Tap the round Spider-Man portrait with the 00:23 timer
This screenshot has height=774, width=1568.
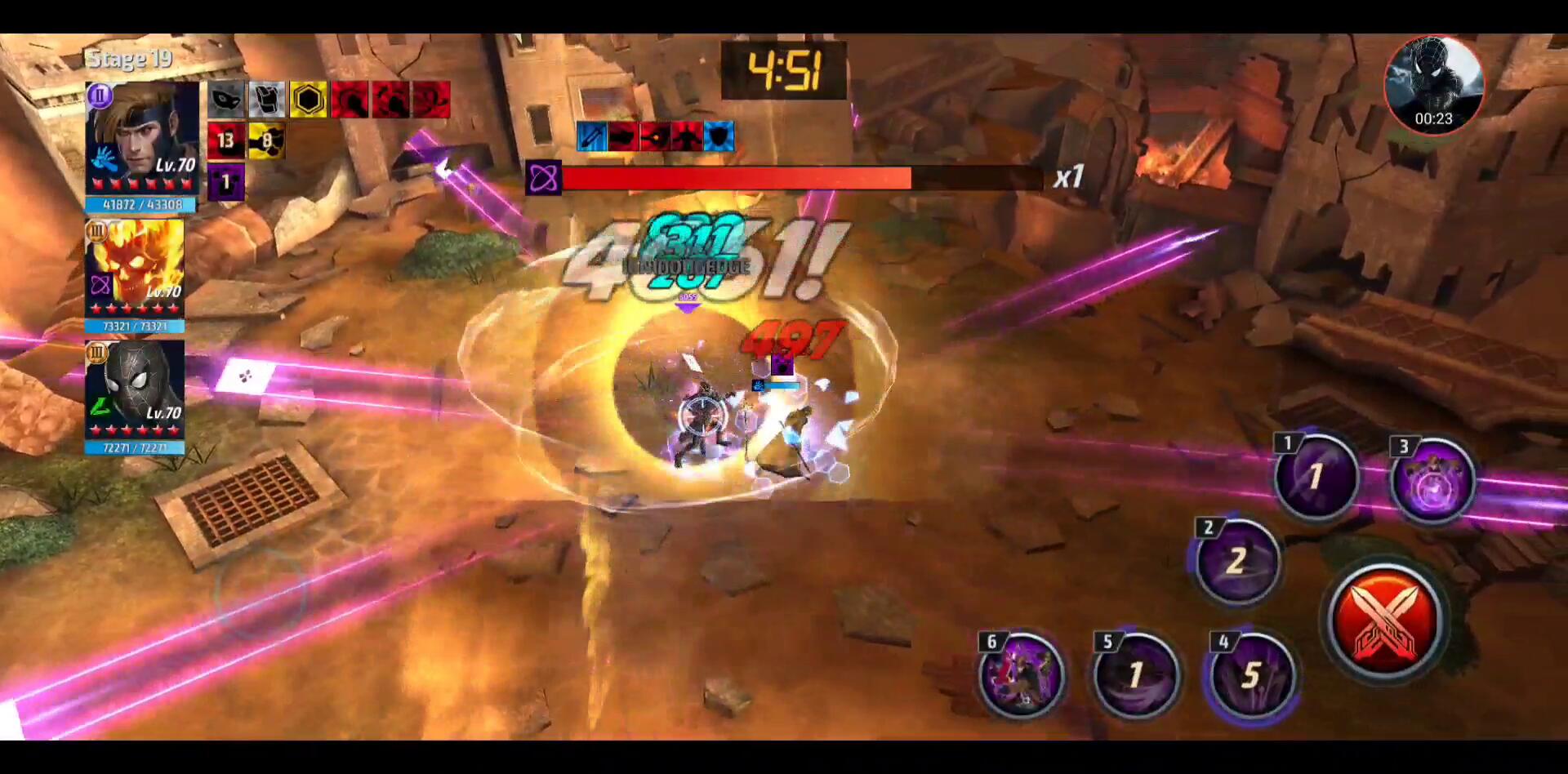click(1433, 84)
